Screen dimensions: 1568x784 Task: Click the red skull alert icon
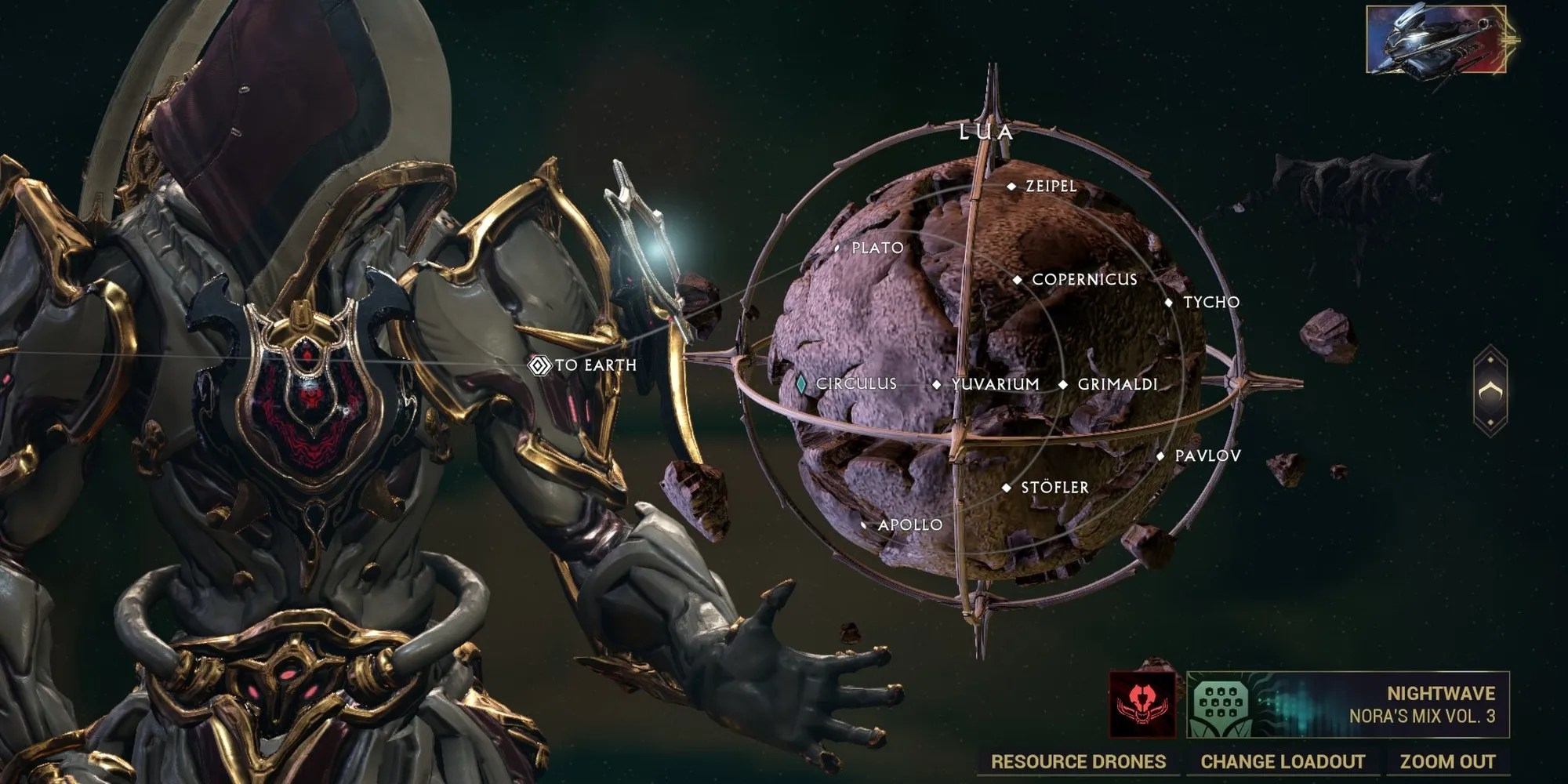(1142, 705)
